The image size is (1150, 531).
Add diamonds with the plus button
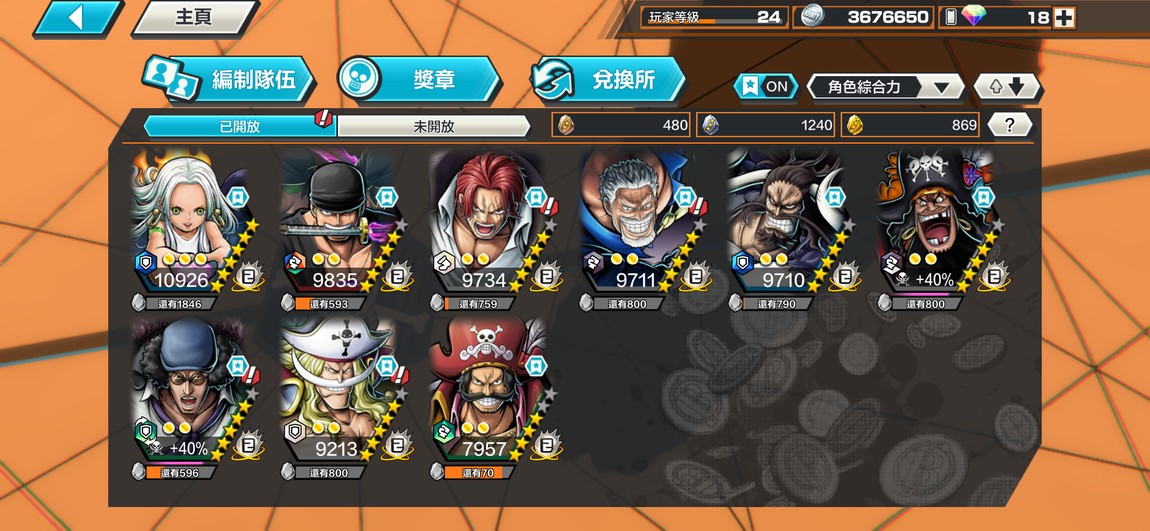1064,17
